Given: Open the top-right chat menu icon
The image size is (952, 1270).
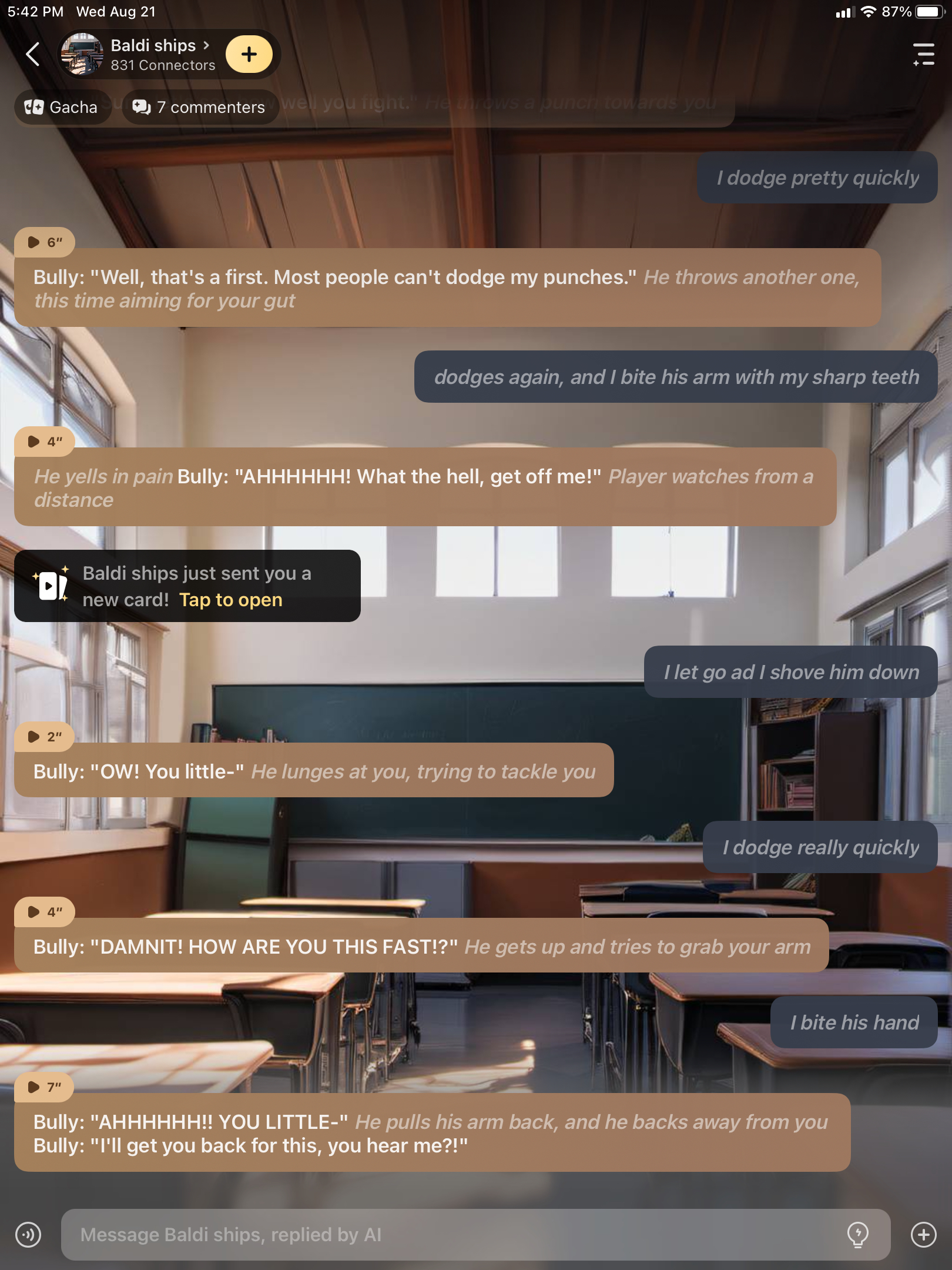Looking at the screenshot, I should coord(923,55).
